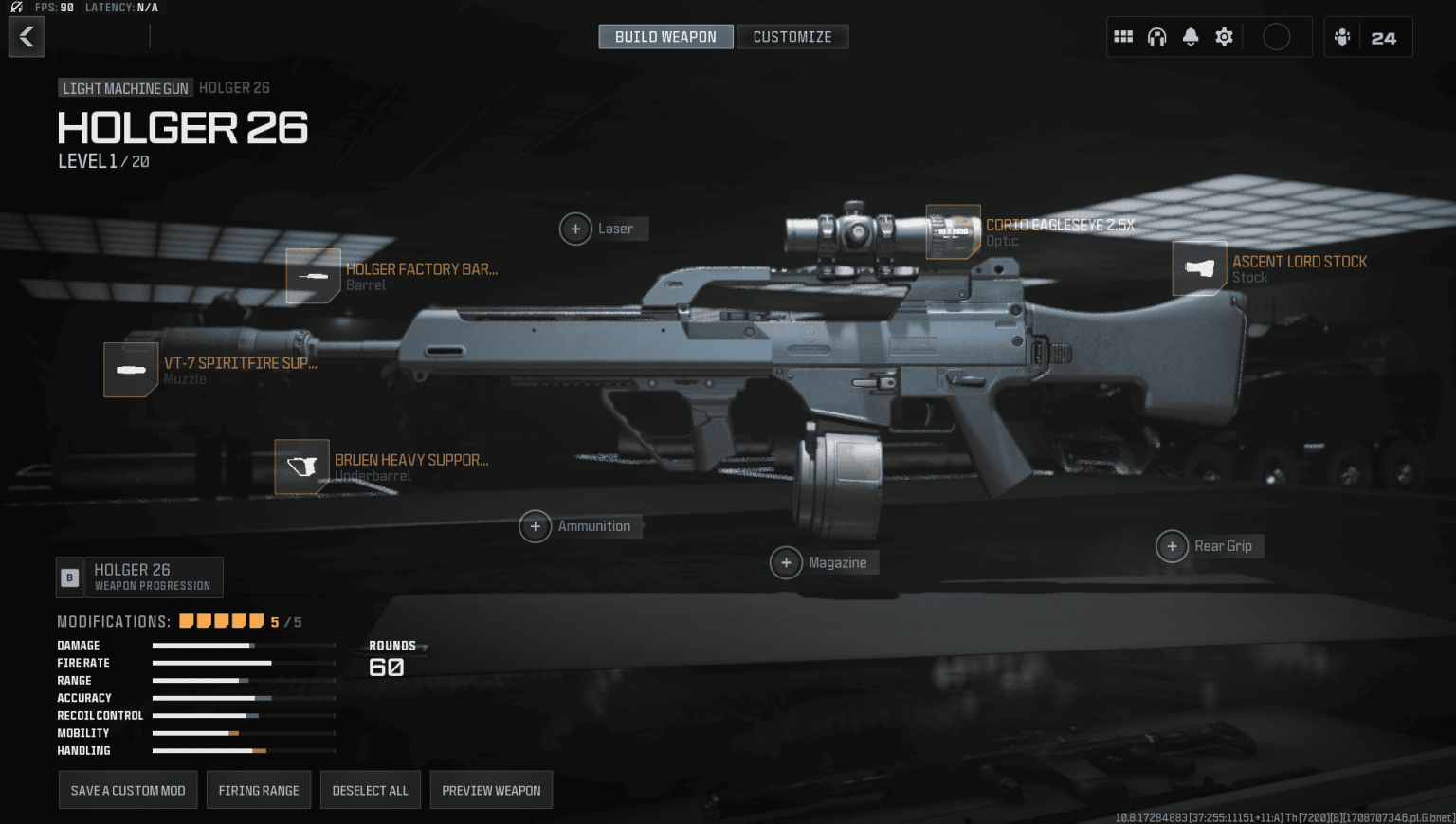This screenshot has width=1456, height=824.
Task: Stay on the Build Weapon tab
Action: (x=665, y=36)
